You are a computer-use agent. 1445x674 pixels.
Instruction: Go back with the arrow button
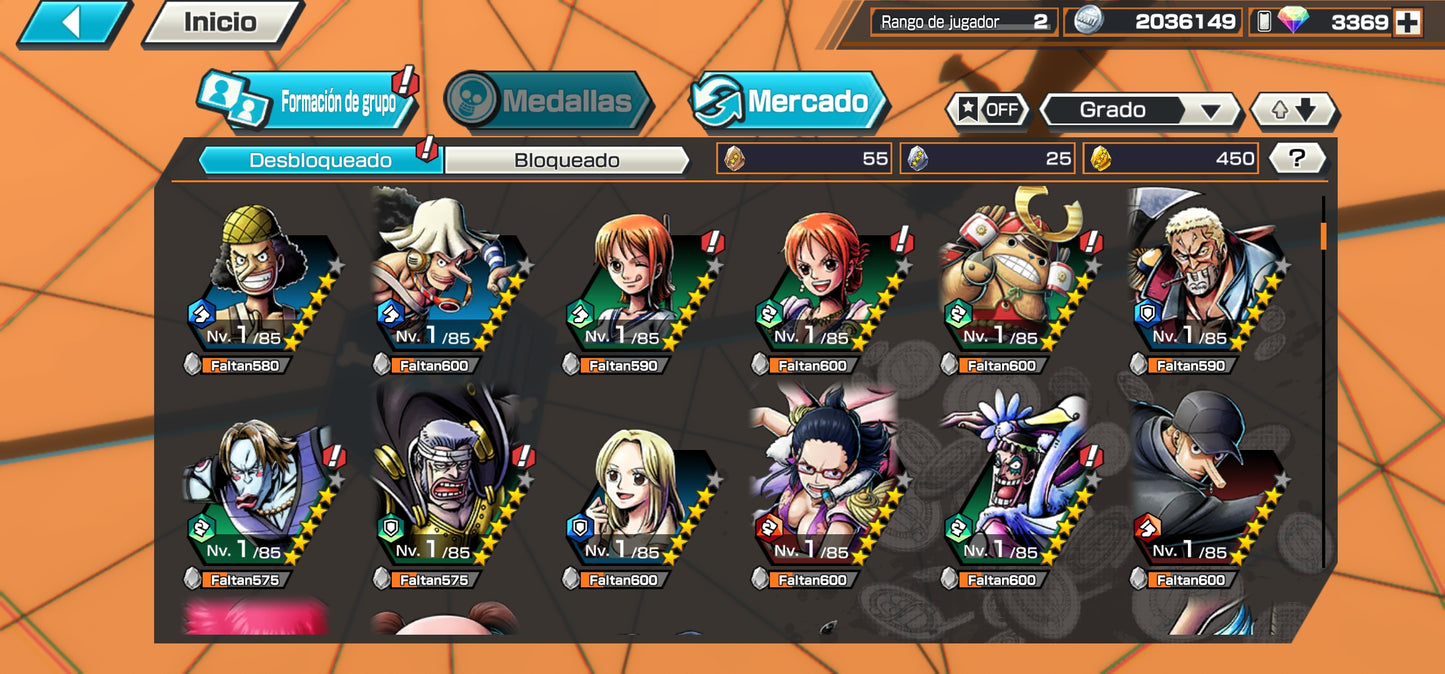click(x=72, y=22)
